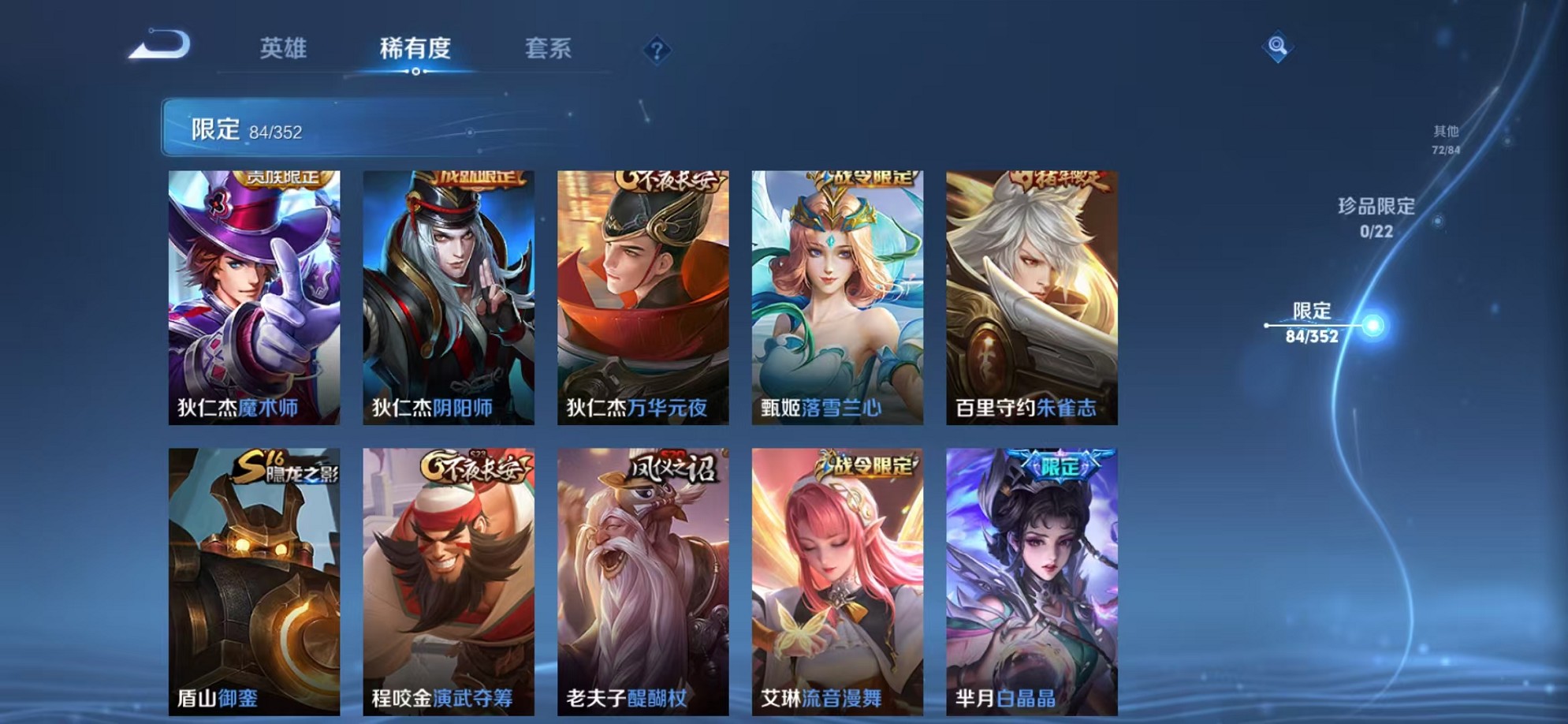Screen dimensions: 1568x724
Task: Jump to the 其他 category on the right
Action: (1451, 140)
